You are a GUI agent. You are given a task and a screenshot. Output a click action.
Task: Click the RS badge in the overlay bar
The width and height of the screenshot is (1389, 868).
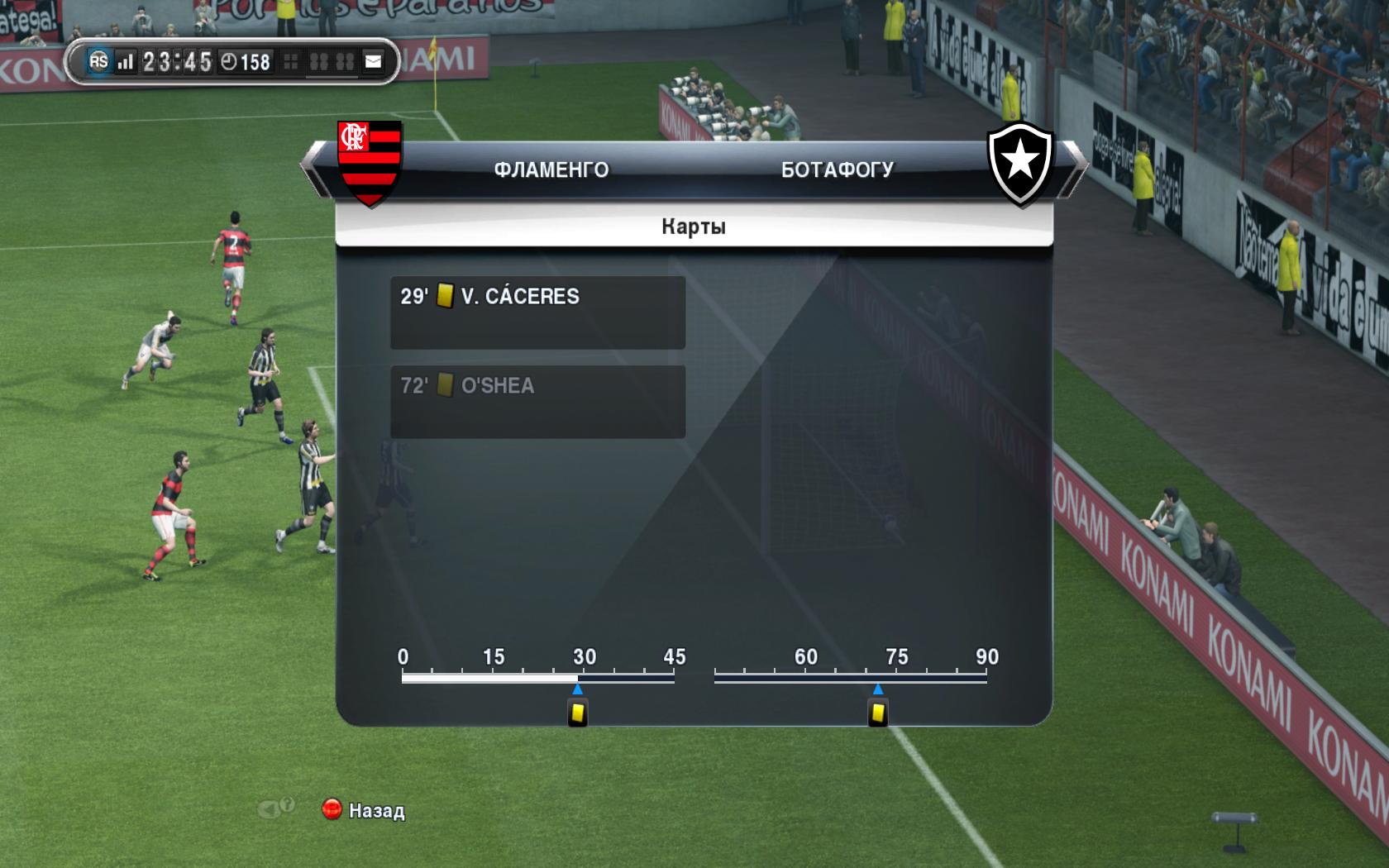(98, 61)
